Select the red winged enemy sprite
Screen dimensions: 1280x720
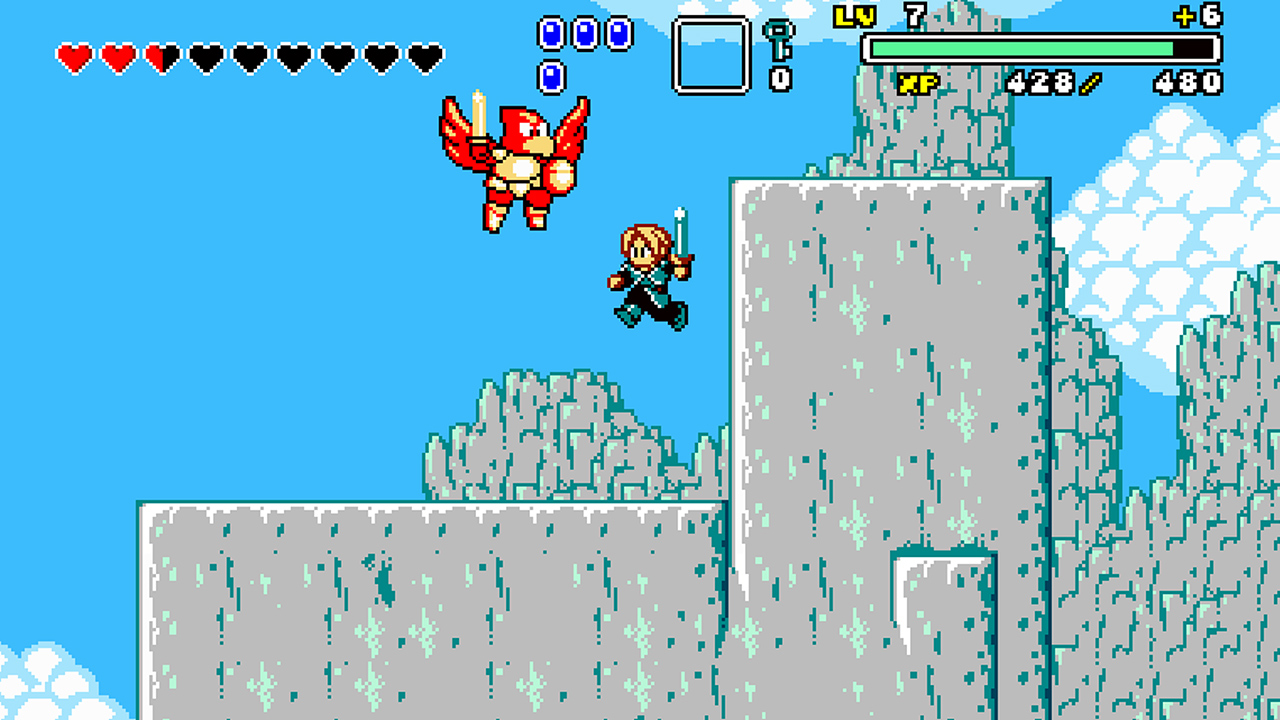click(512, 165)
